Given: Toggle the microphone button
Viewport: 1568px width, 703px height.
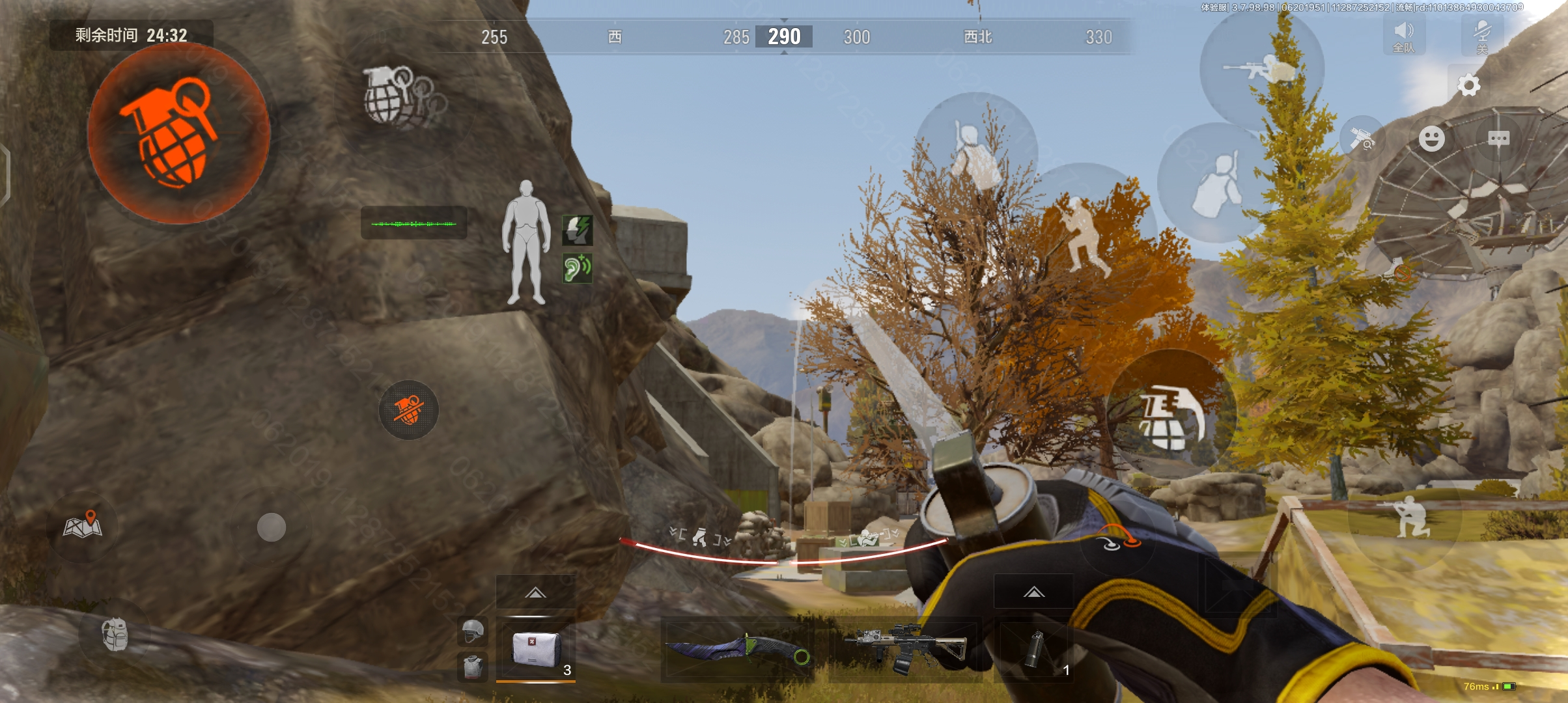Looking at the screenshot, I should tap(1482, 36).
